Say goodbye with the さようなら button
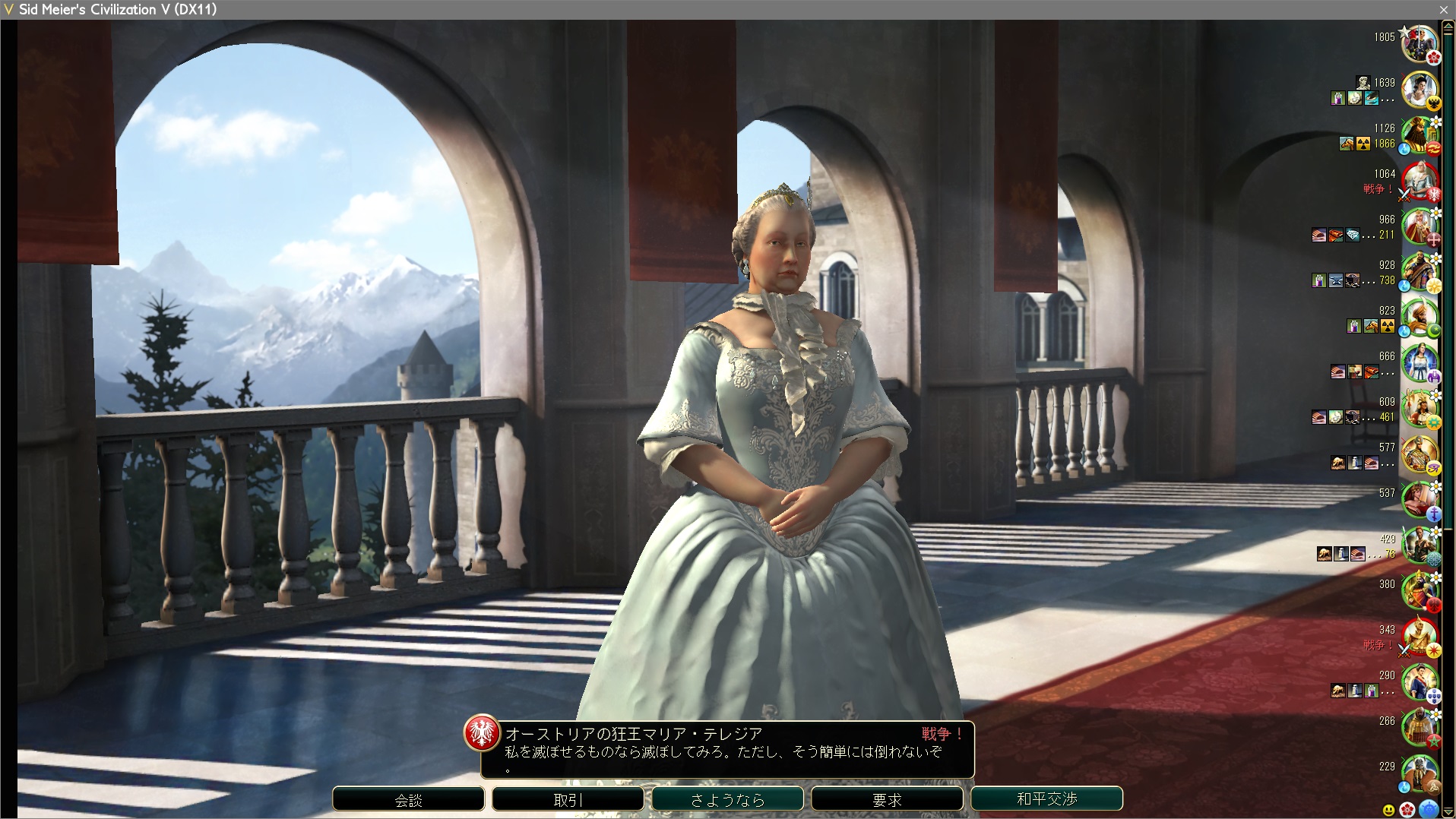 click(727, 799)
